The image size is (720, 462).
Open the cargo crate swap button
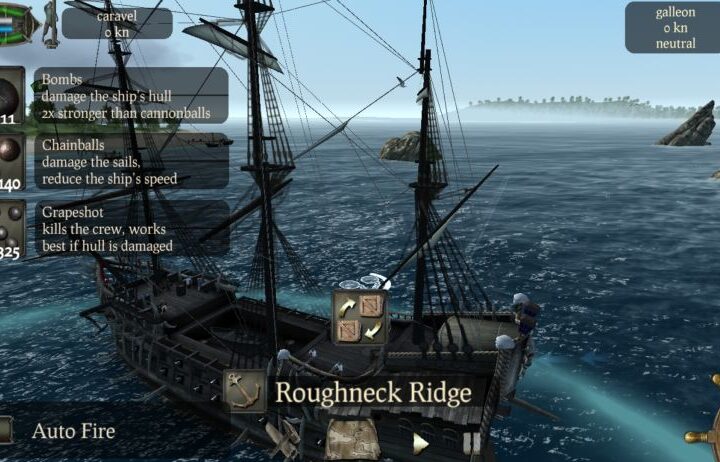click(359, 316)
